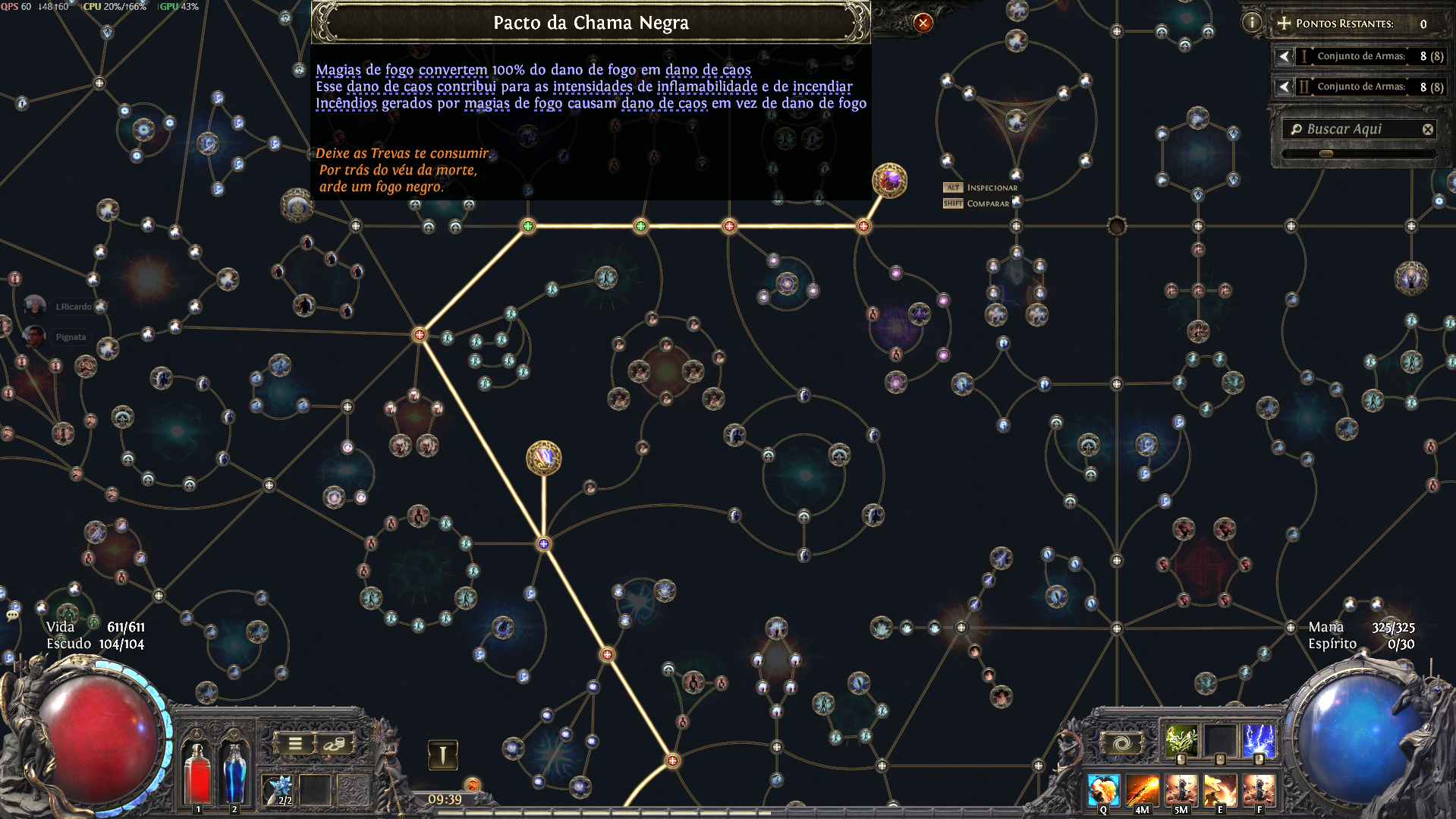Clear the search box with its X
1456x819 pixels.
click(x=1427, y=130)
